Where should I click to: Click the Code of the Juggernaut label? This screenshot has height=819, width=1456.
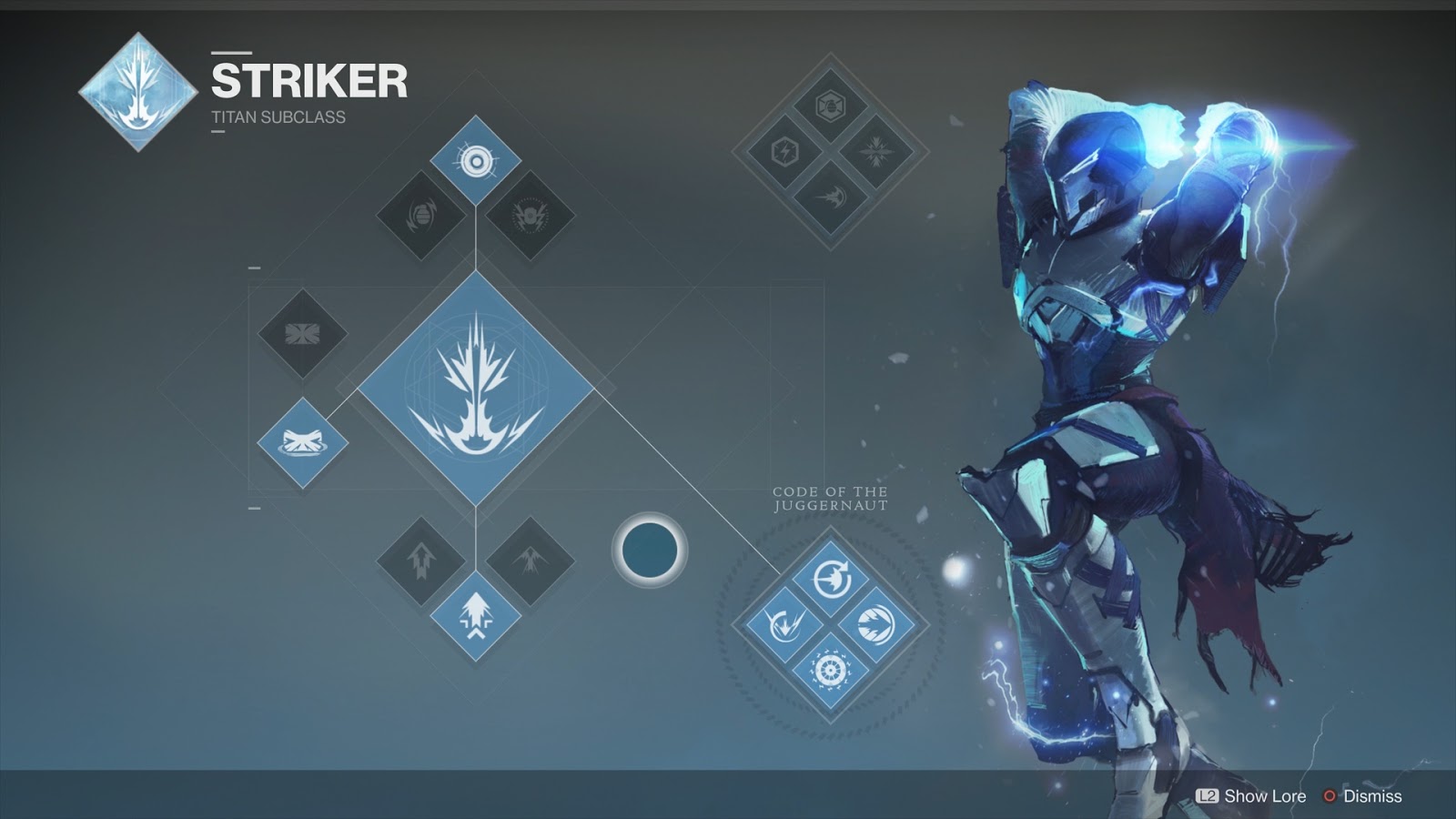click(830, 499)
